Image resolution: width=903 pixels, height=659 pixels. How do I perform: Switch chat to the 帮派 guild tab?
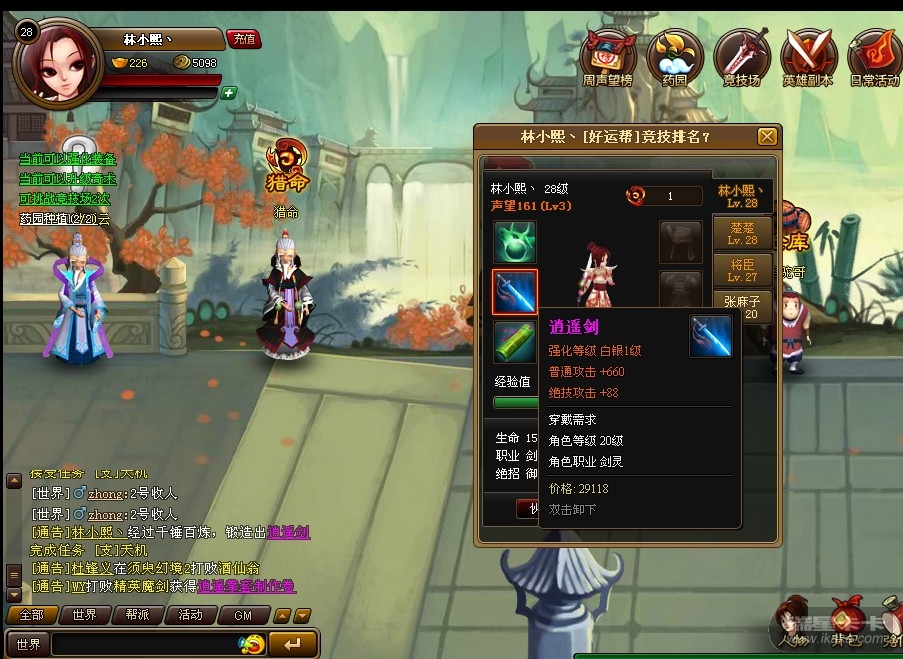(x=137, y=615)
